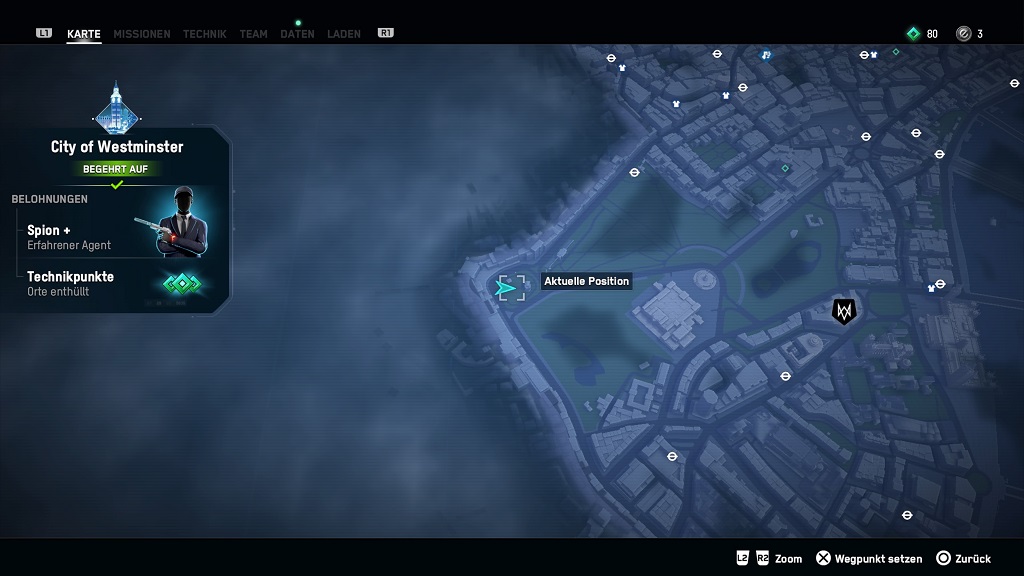Click the current position arrow marker
This screenshot has height=576, width=1024.
(x=508, y=289)
